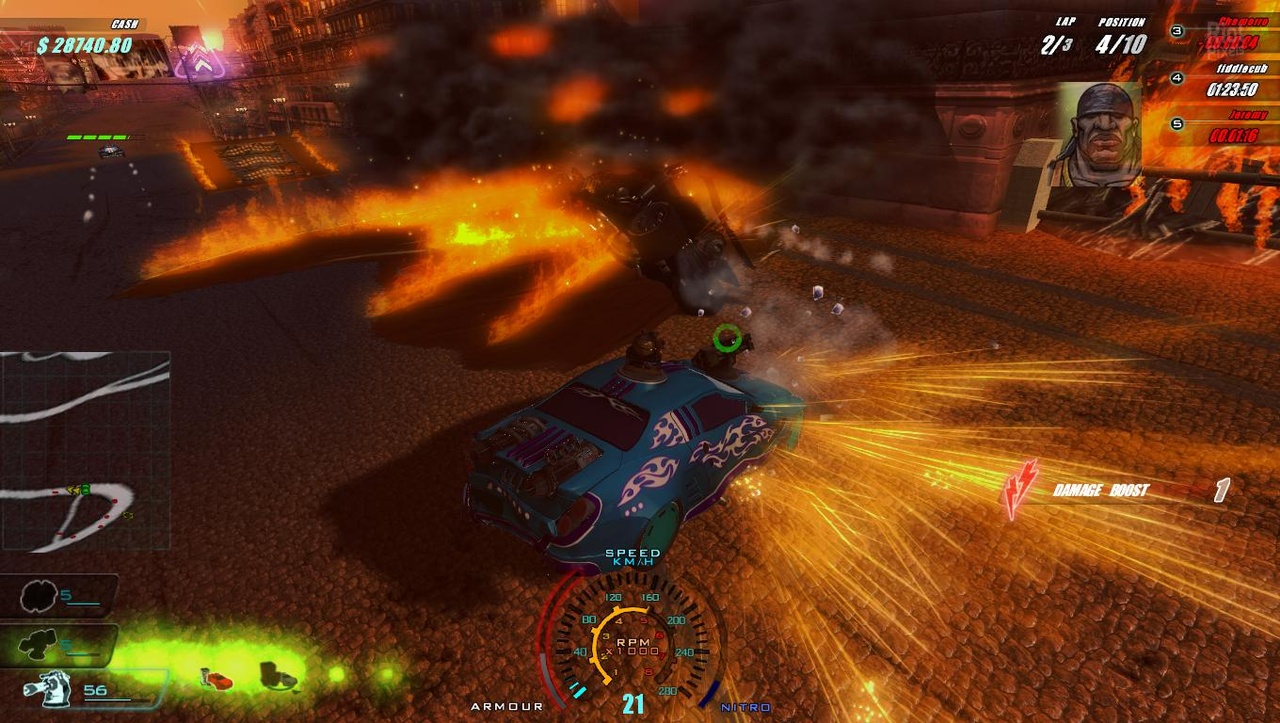Activate the Damage Boost lightning icon
1280x723 pixels.
1021,489
